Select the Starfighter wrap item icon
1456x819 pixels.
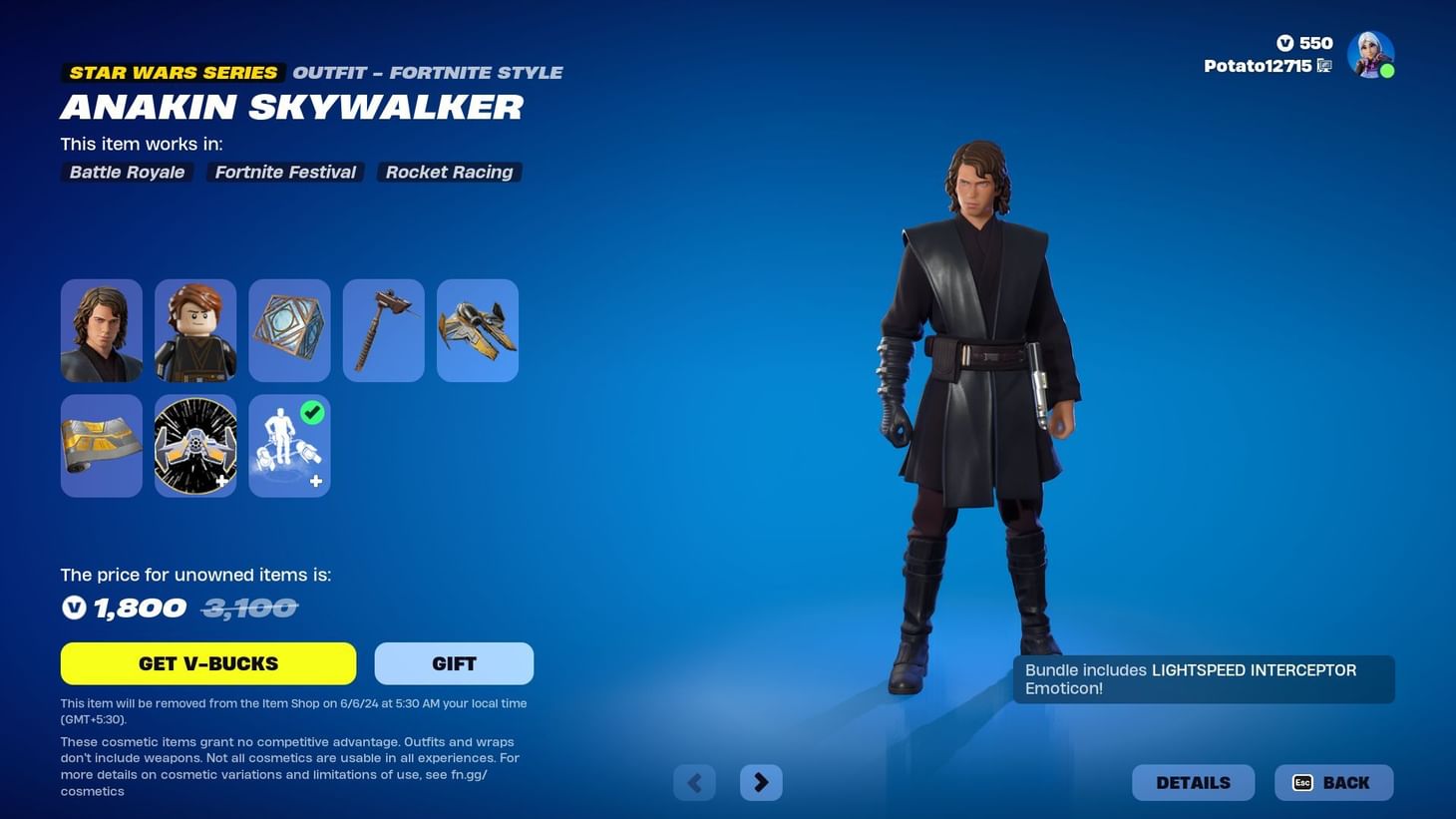pos(100,445)
